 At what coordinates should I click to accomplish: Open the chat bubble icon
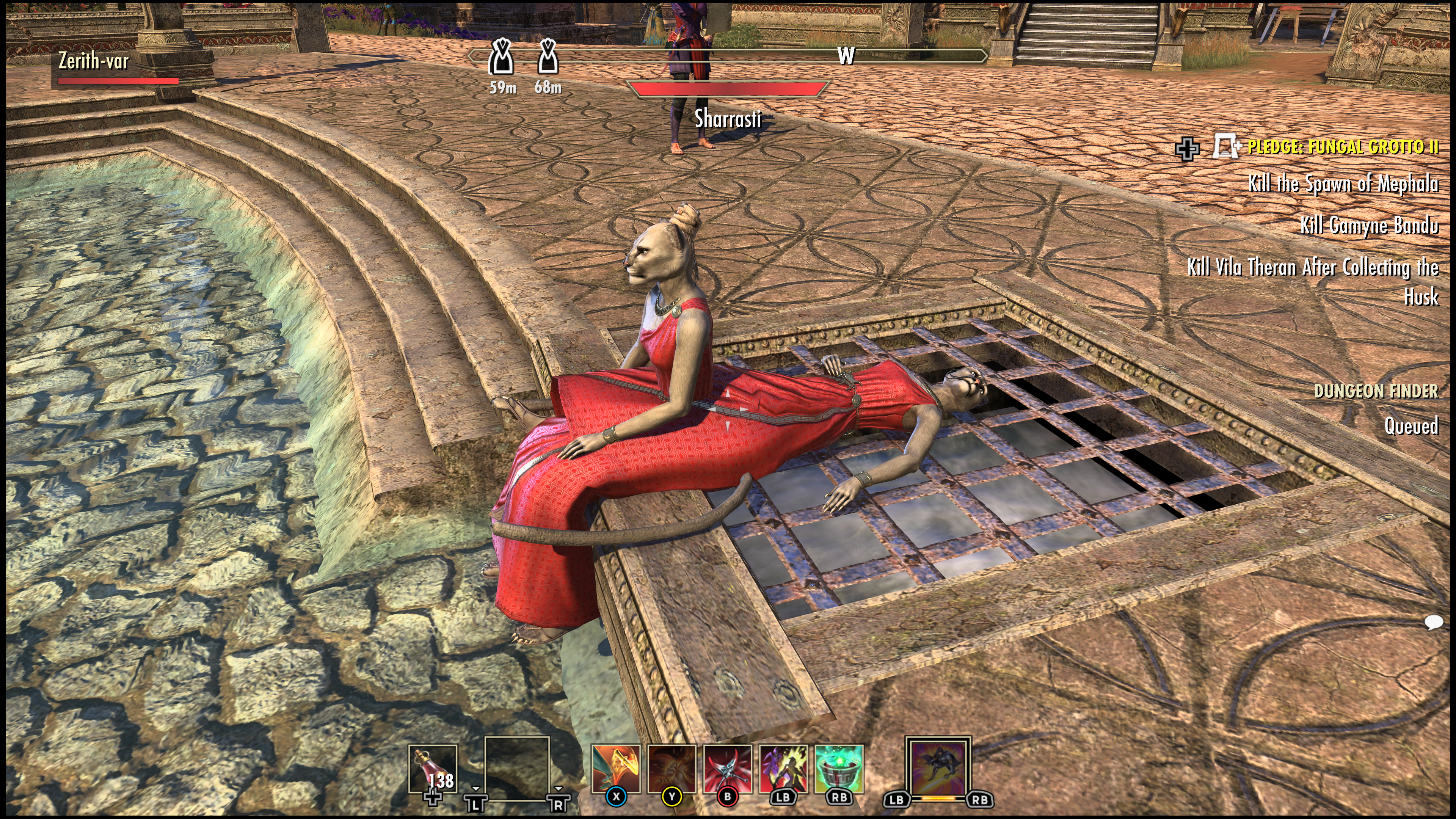point(1433,622)
